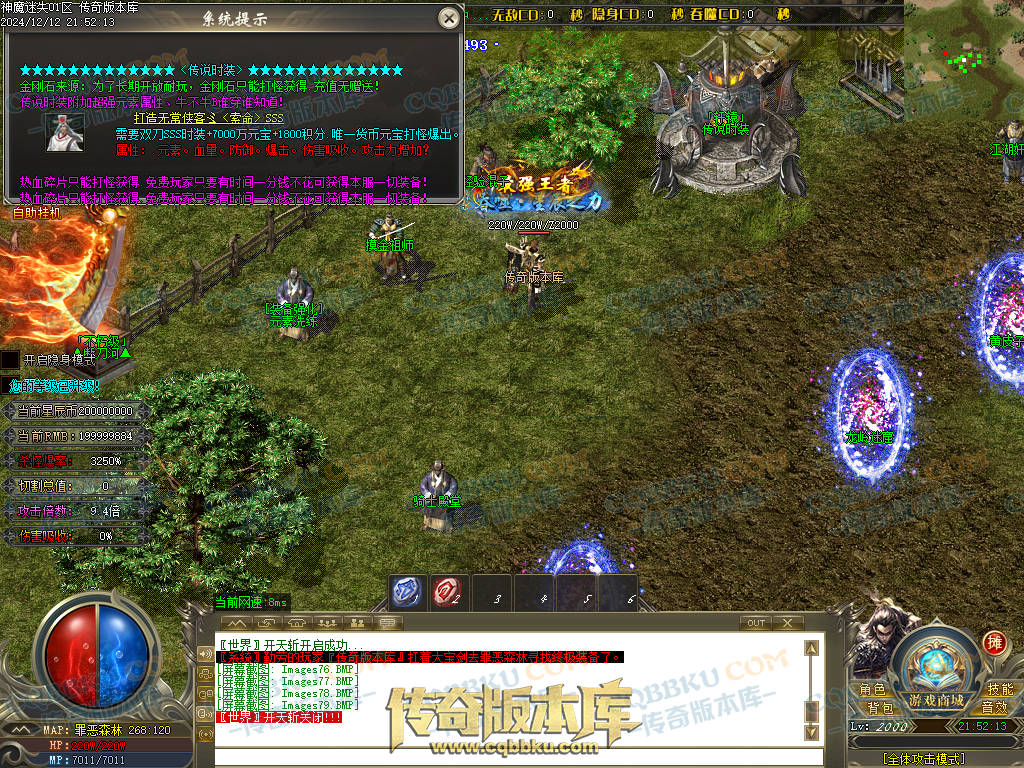1024x768 pixels.
Task: Close the chat panel with the X button
Action: [788, 623]
